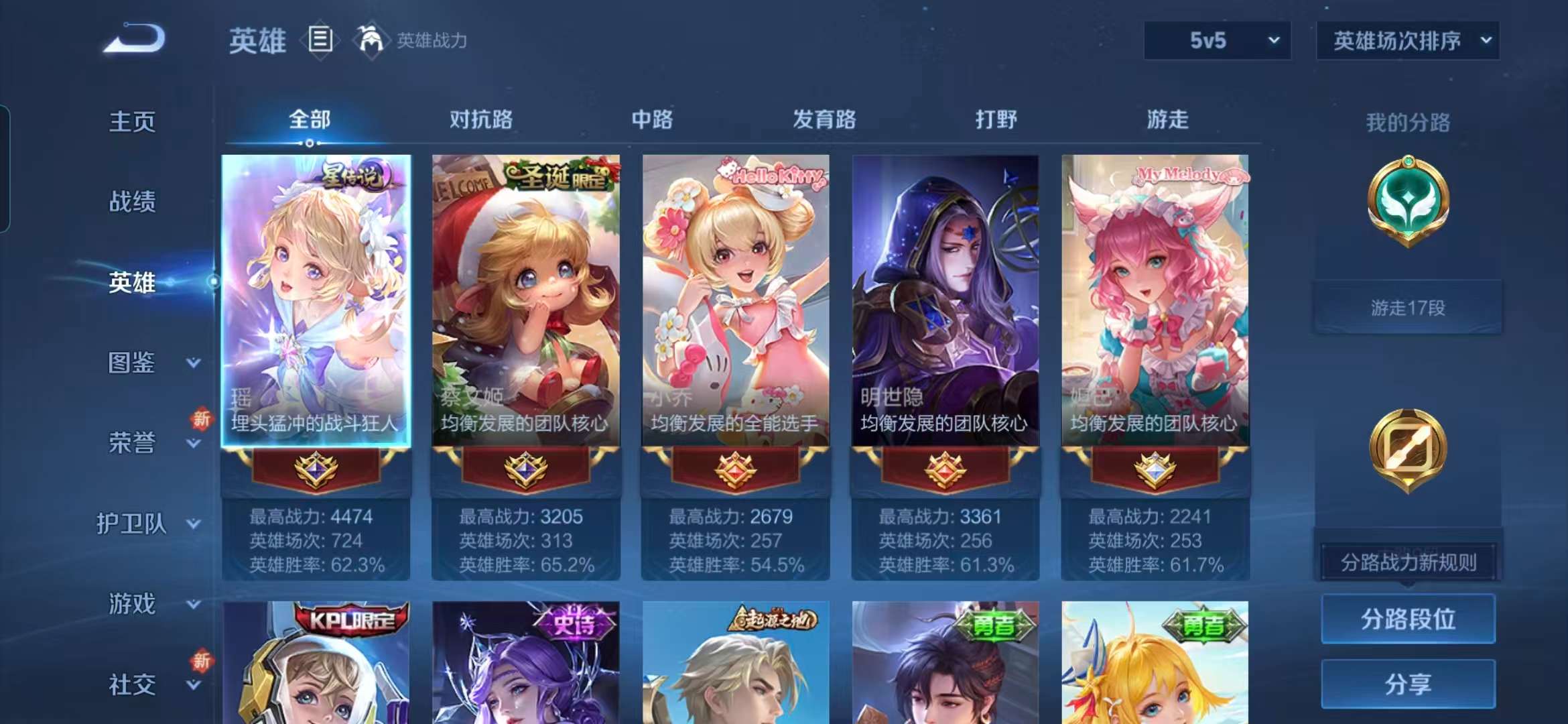Switch to the 打野 tab
The width and height of the screenshot is (1568, 724).
tap(998, 121)
